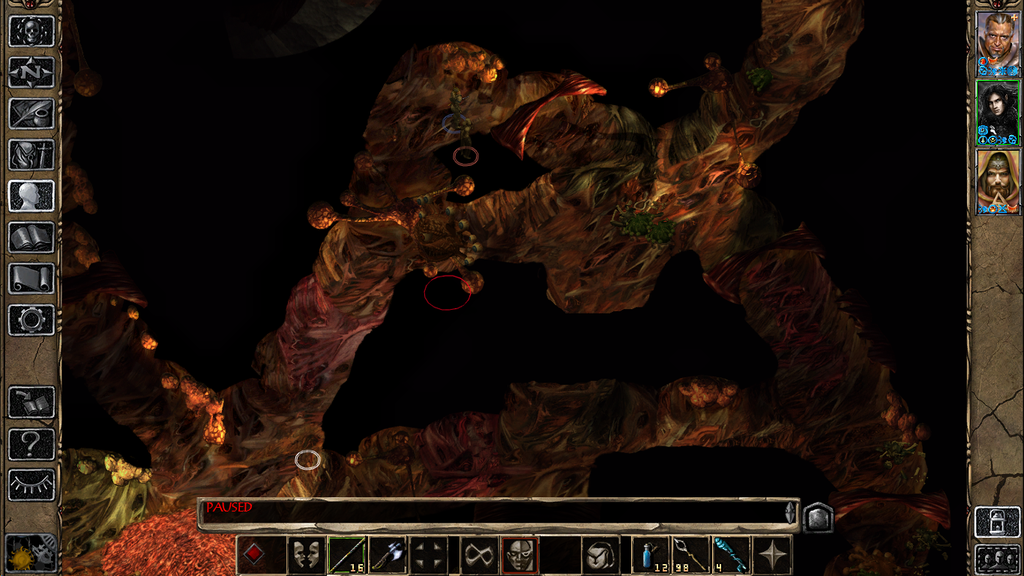Equip the axe weapon slot
The height and width of the screenshot is (576, 1024).
(388, 554)
